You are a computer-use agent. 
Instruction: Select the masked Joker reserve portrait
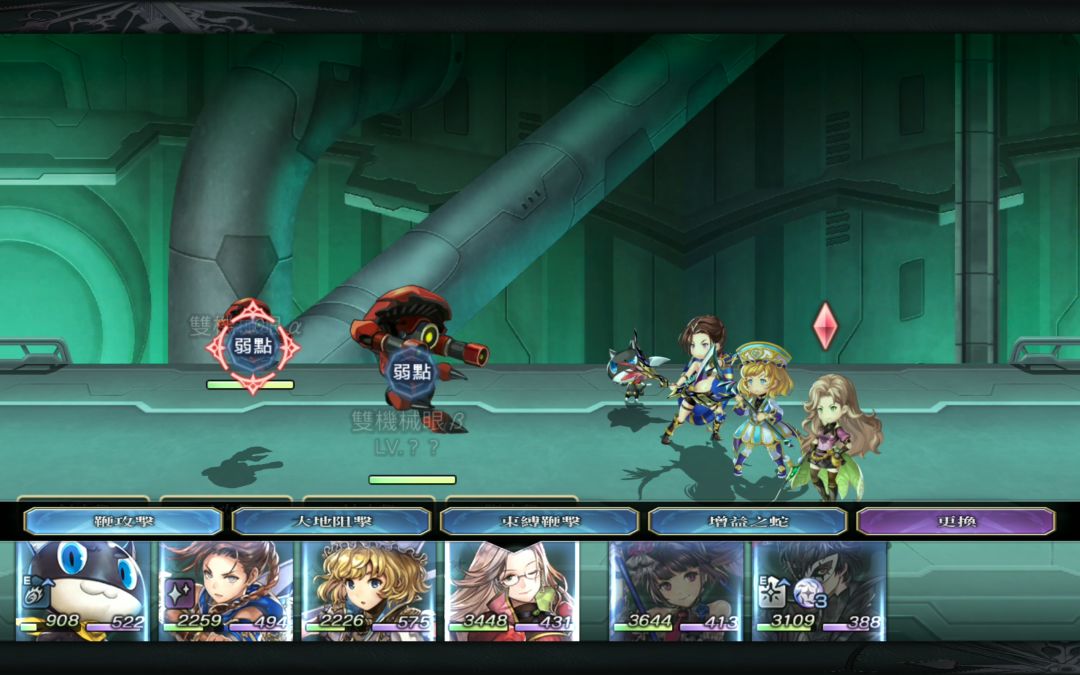819,590
